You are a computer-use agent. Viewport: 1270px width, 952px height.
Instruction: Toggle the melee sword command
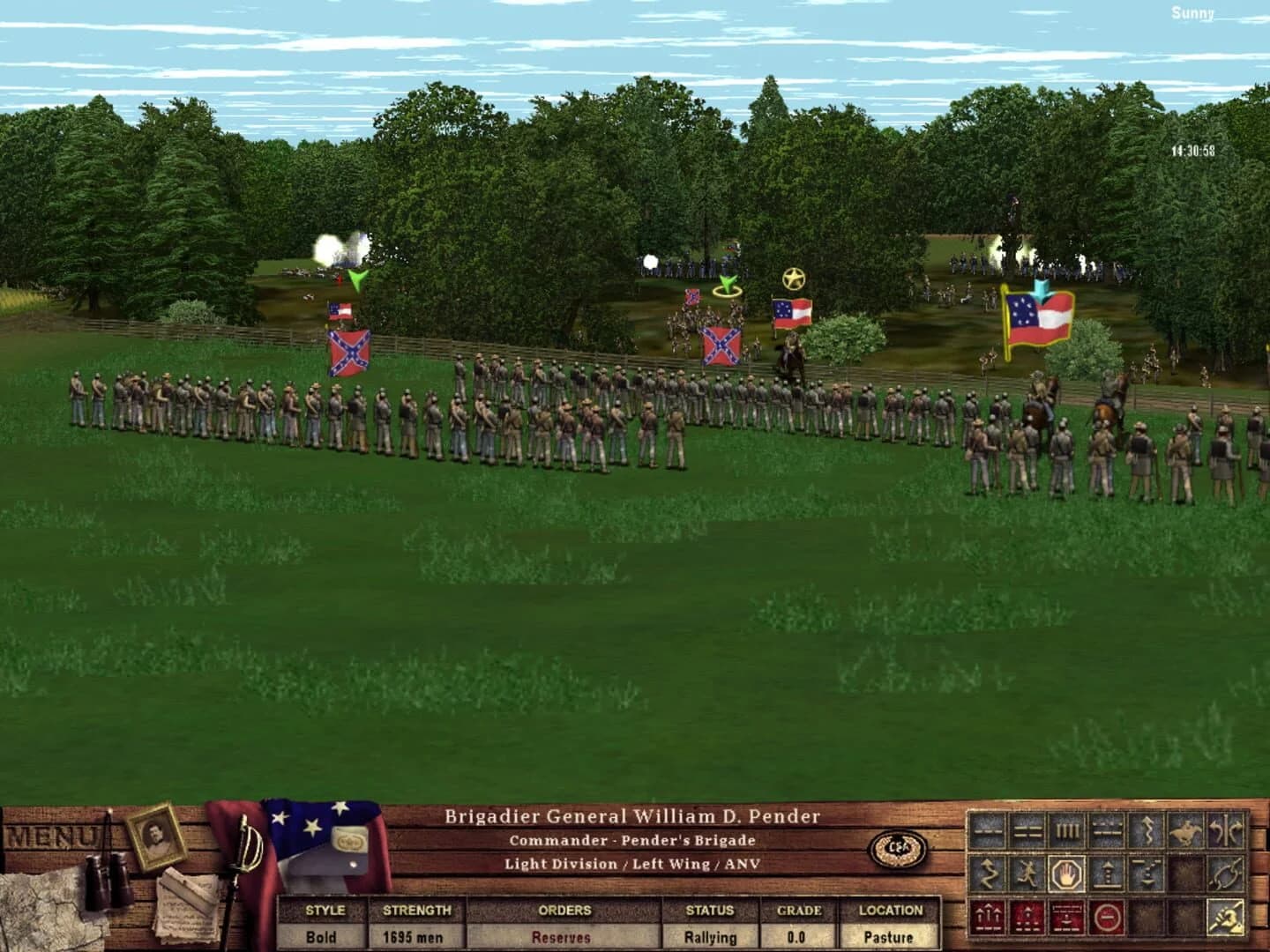click(1227, 916)
